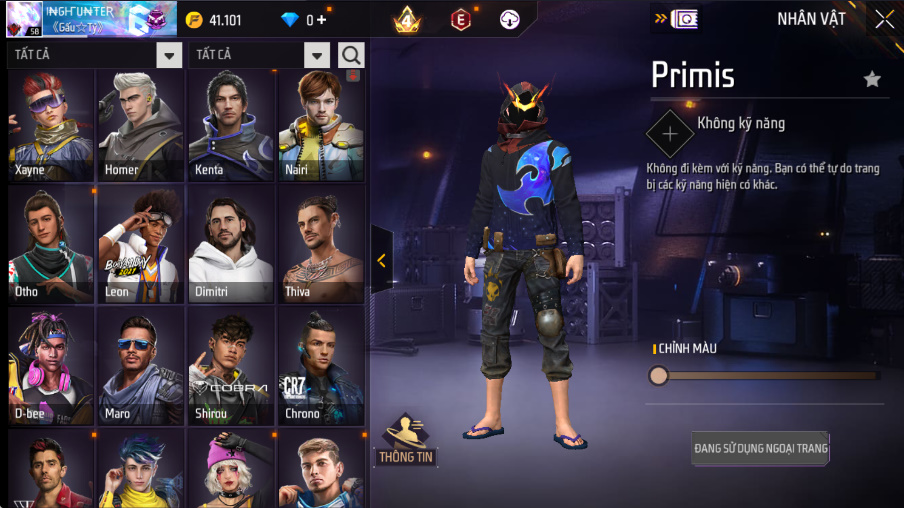This screenshot has height=508, width=904.
Task: Favorite Primis with the star icon
Action: (872, 79)
